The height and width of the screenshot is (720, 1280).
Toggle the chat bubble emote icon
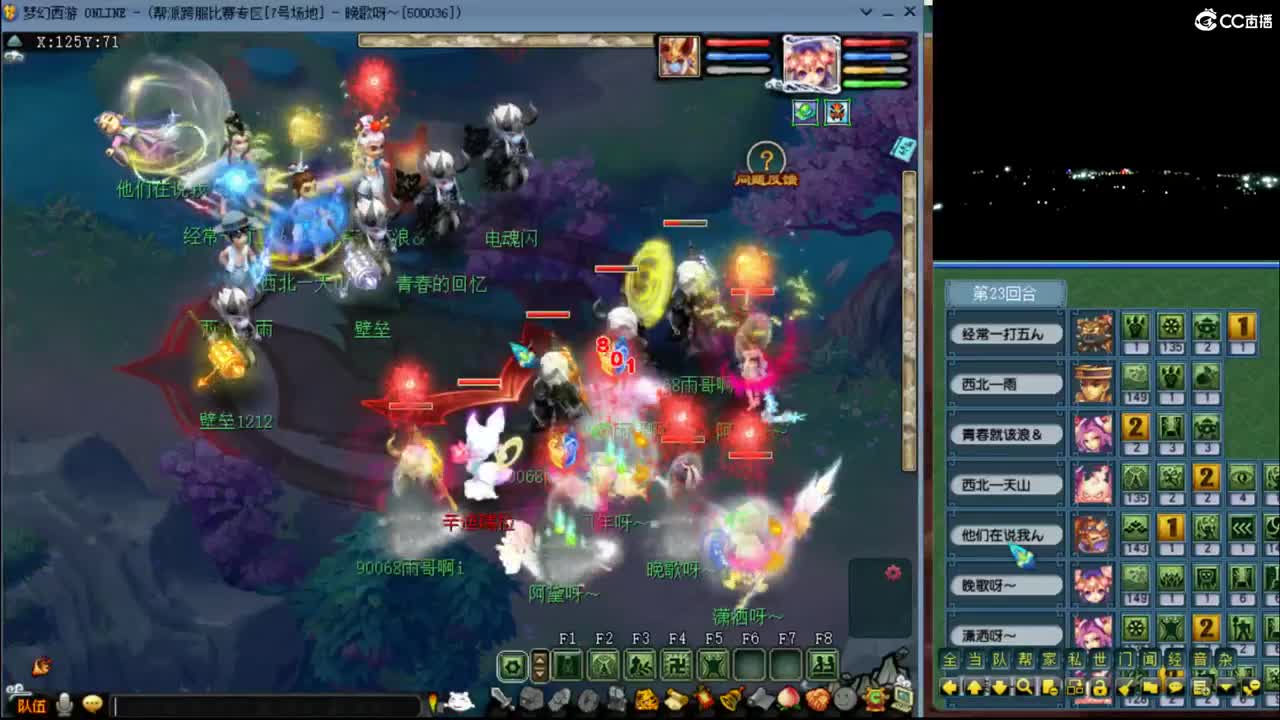92,704
